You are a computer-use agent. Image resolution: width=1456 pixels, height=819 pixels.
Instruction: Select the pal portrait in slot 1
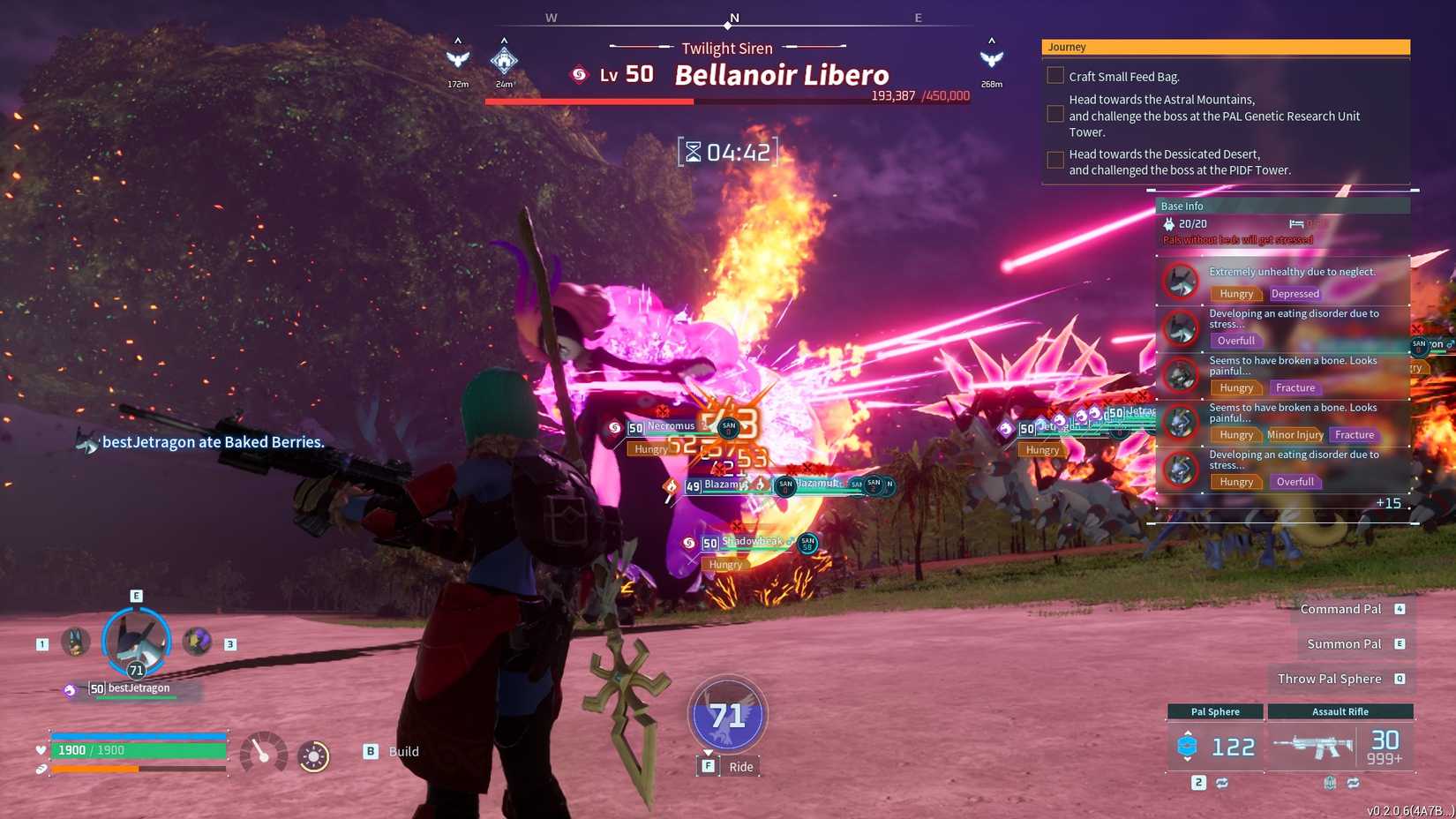[74, 642]
